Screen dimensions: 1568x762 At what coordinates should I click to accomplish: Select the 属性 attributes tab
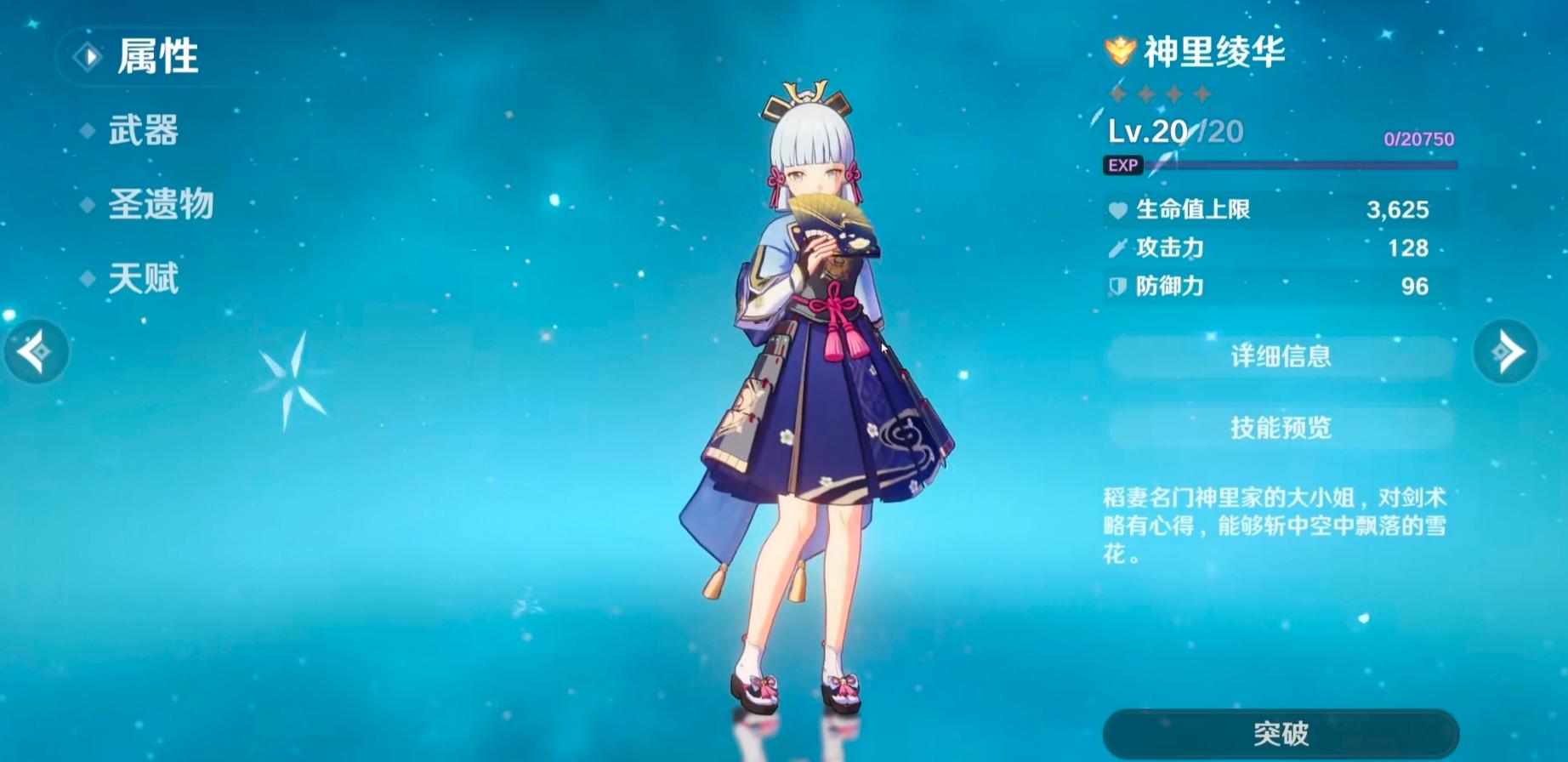point(156,57)
